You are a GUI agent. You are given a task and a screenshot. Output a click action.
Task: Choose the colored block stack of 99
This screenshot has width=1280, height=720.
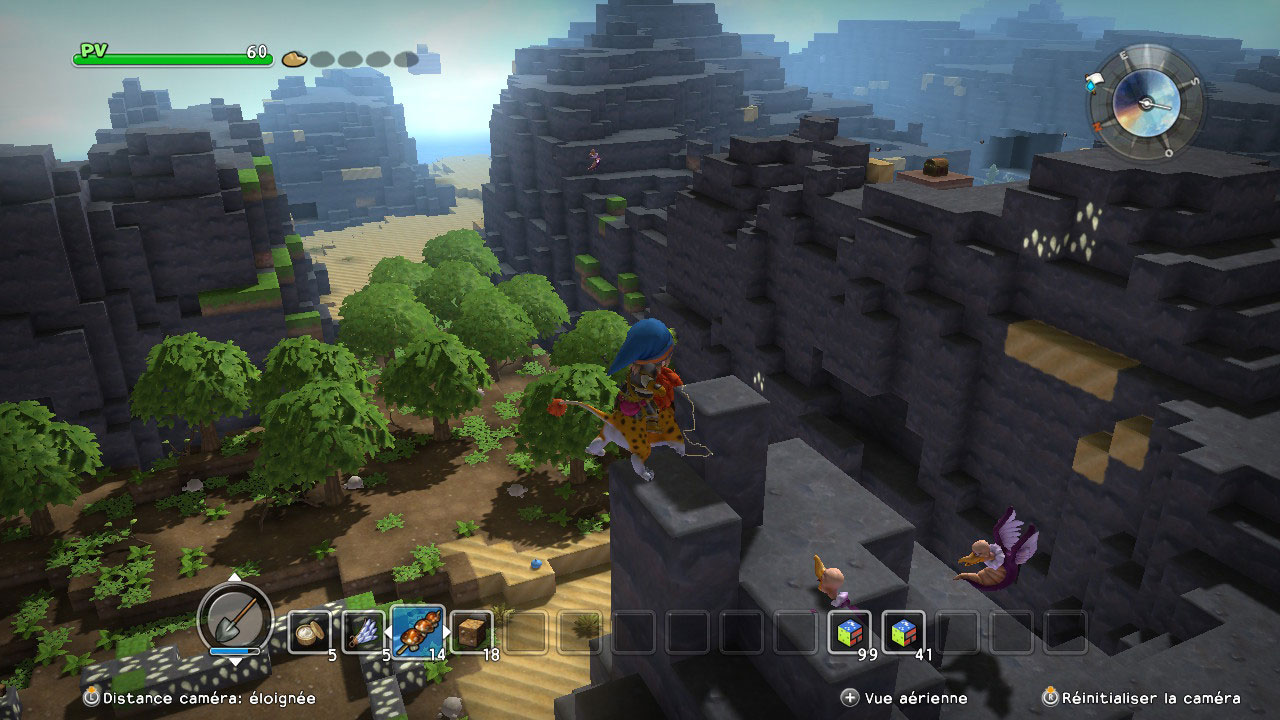(849, 631)
